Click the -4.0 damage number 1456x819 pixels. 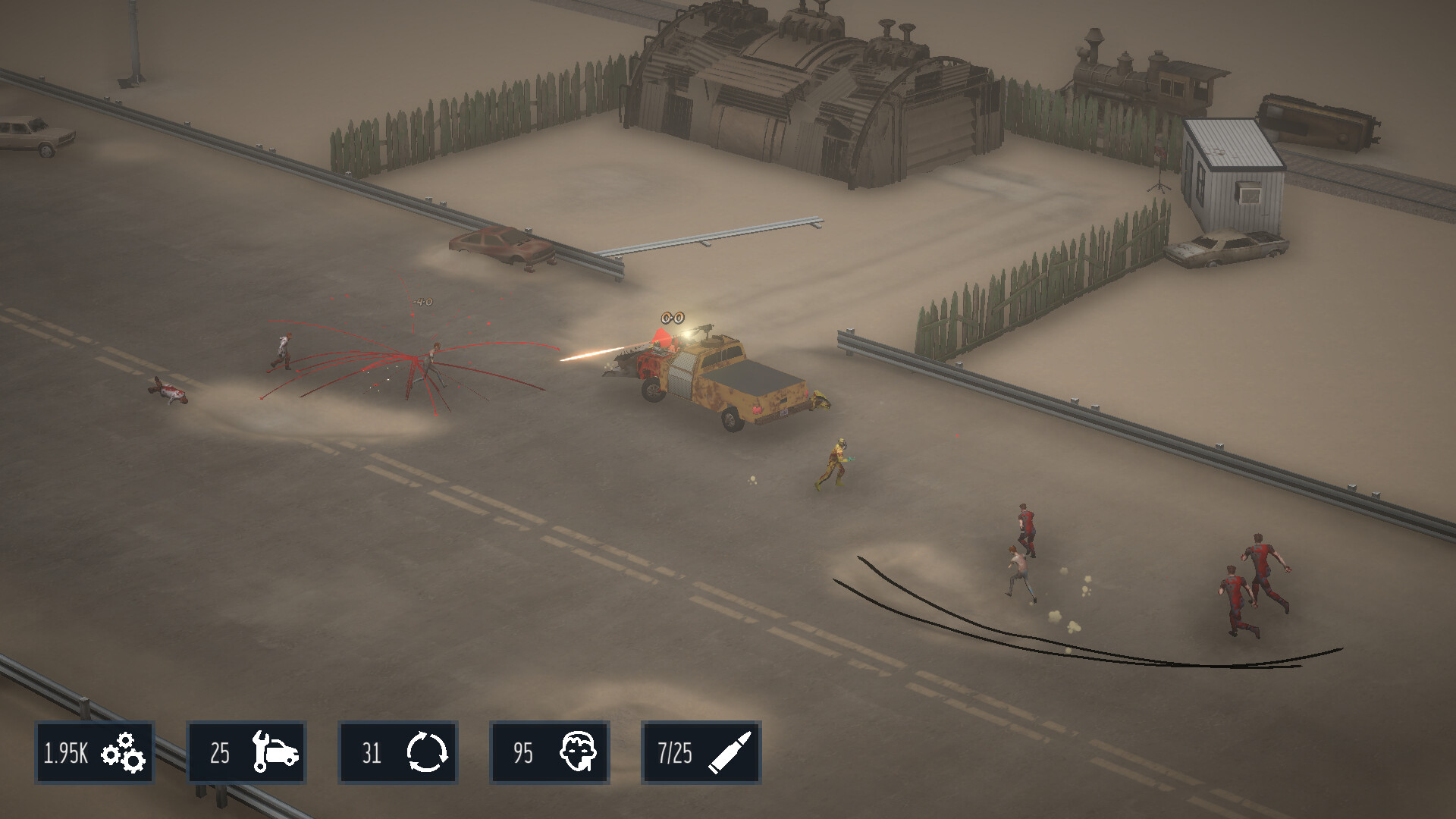click(422, 300)
